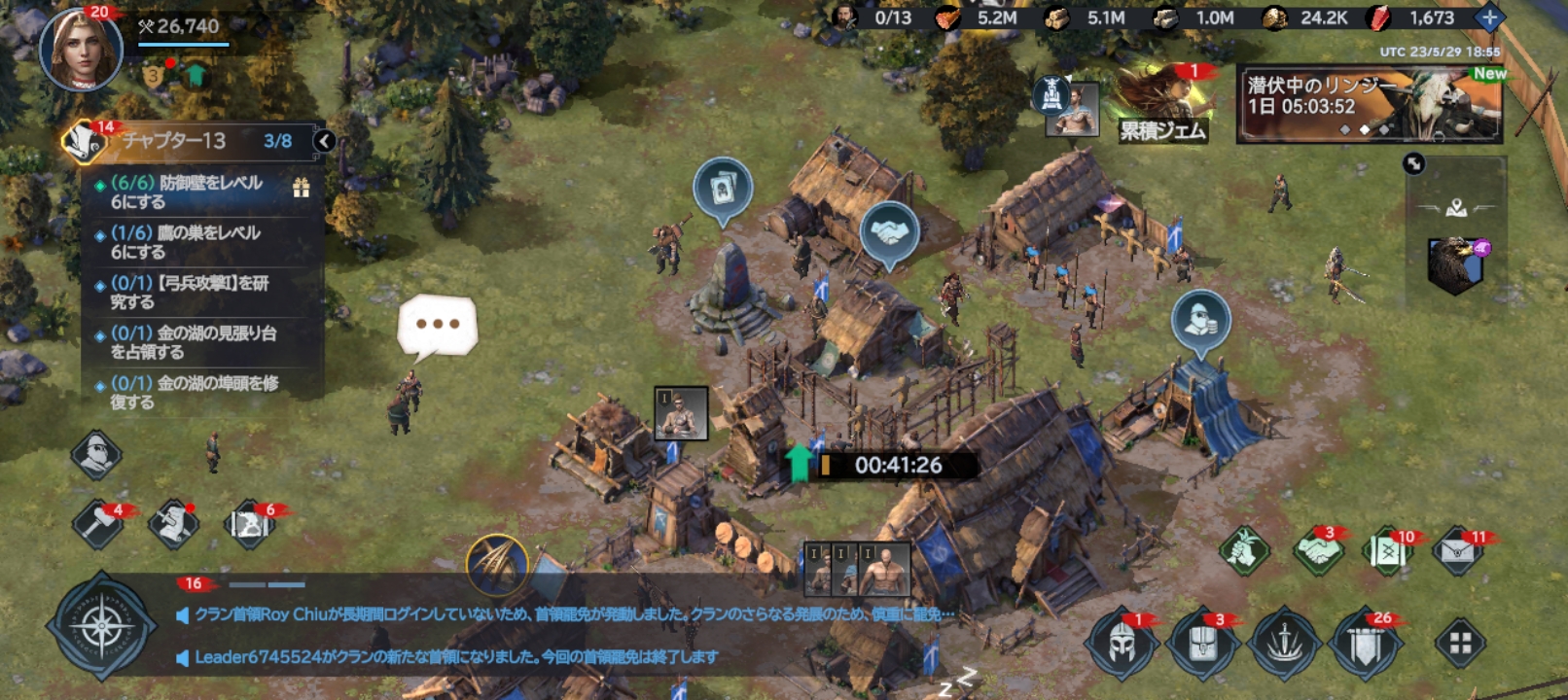Screen dimensions: 1568x700
Task: Add gems with the plus button
Action: (x=1488, y=17)
